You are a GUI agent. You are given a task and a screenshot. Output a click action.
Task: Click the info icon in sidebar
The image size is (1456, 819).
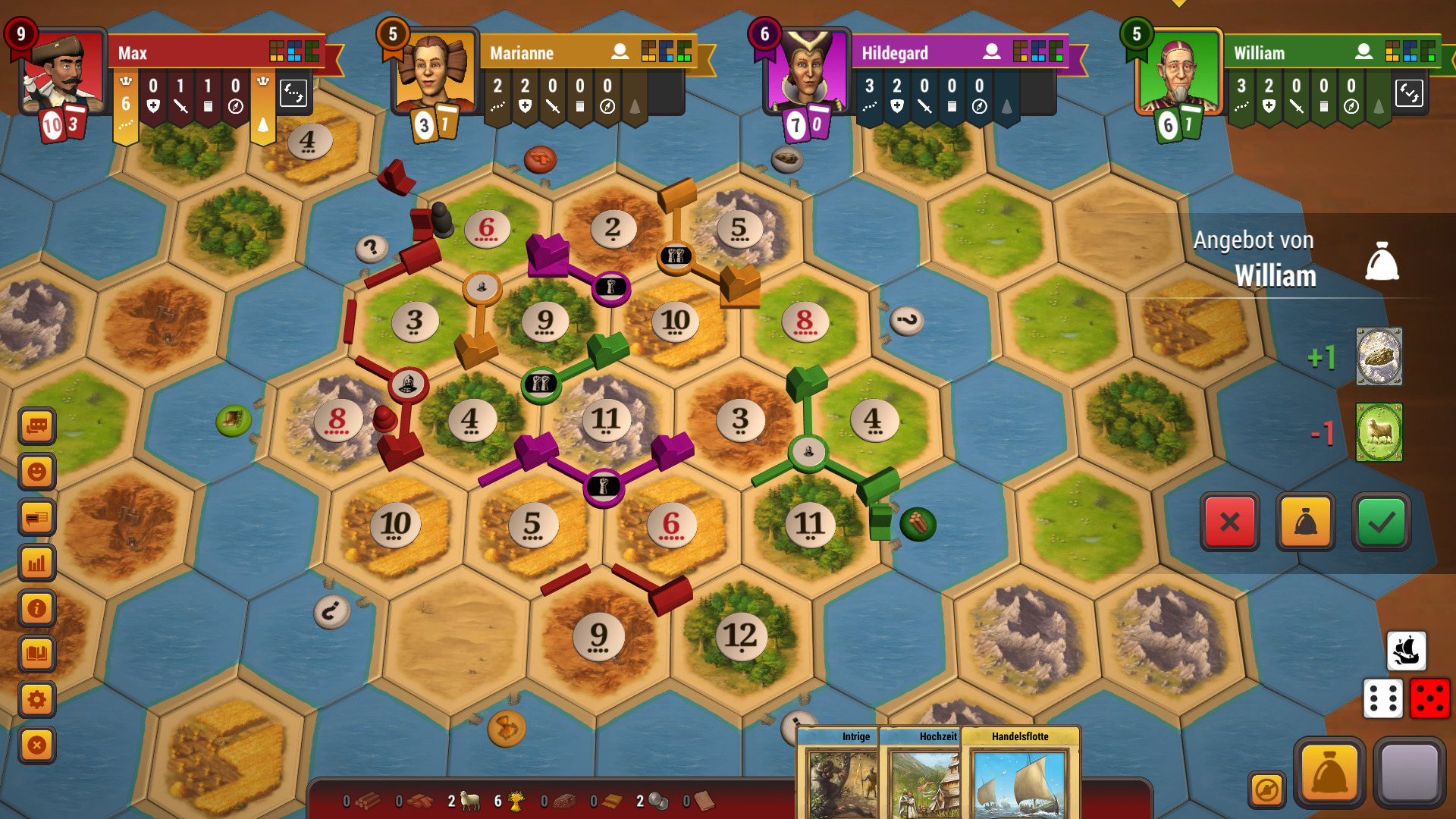[36, 608]
